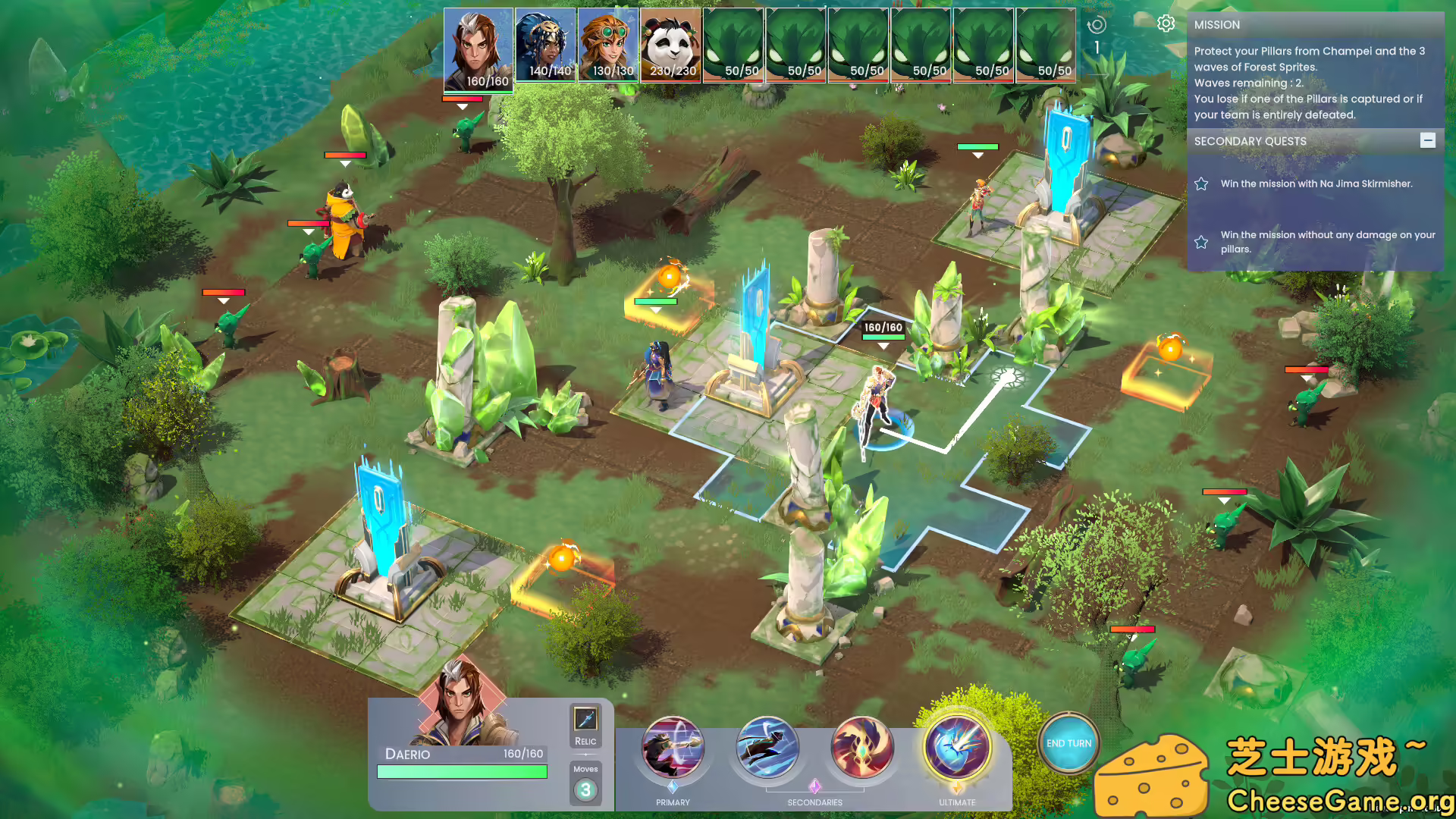
Task: Select Daerio's Primary ability icon
Action: click(x=672, y=748)
